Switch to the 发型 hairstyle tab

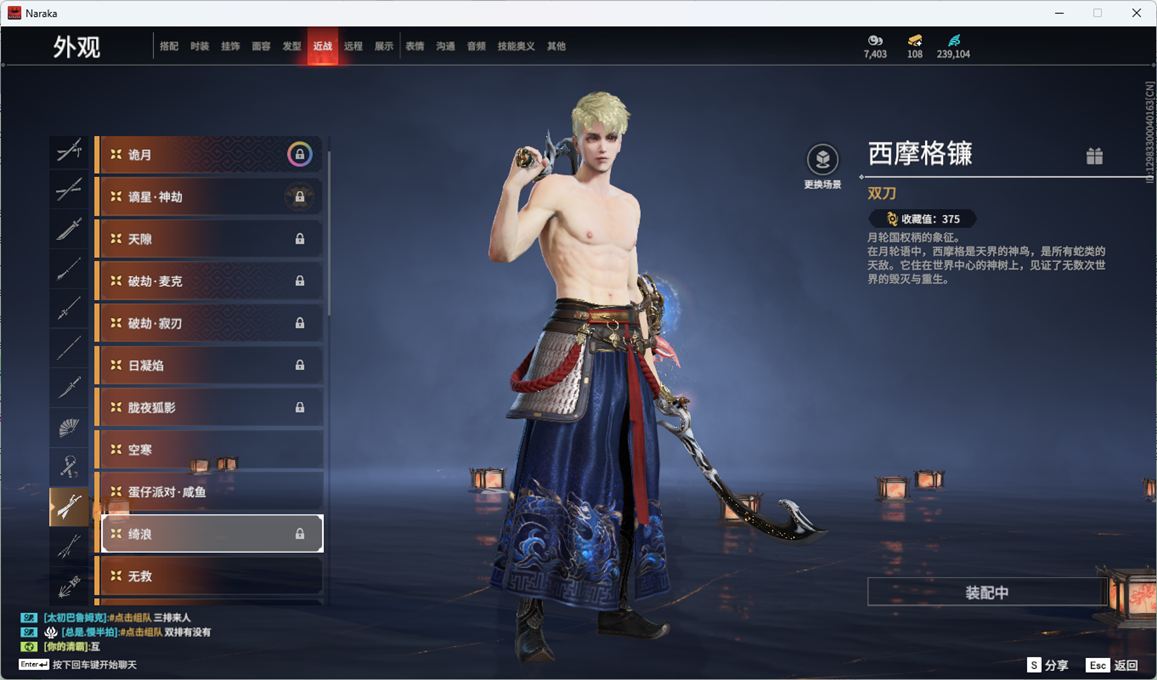[292, 46]
